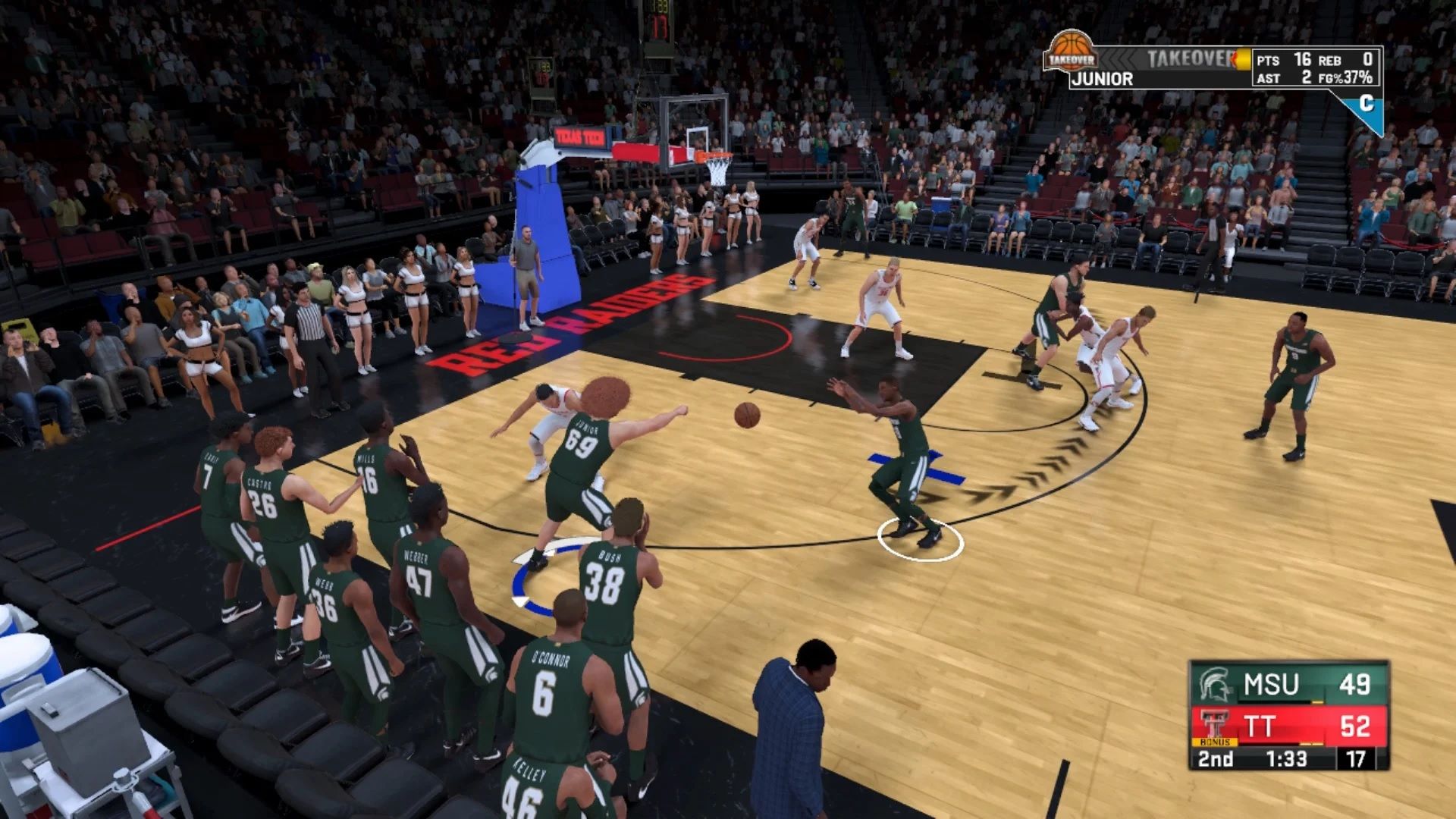Click the Takeover basketball badge icon
Screen dimensions: 1456x819
1070,52
